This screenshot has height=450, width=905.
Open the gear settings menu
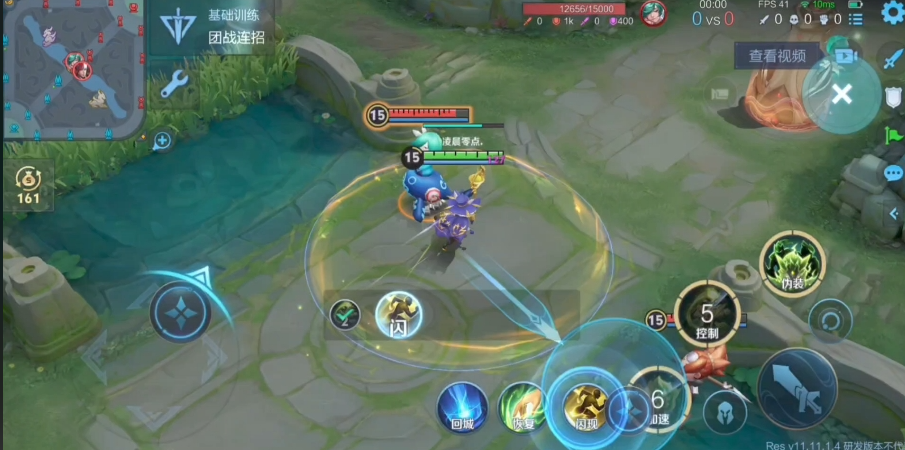click(891, 14)
